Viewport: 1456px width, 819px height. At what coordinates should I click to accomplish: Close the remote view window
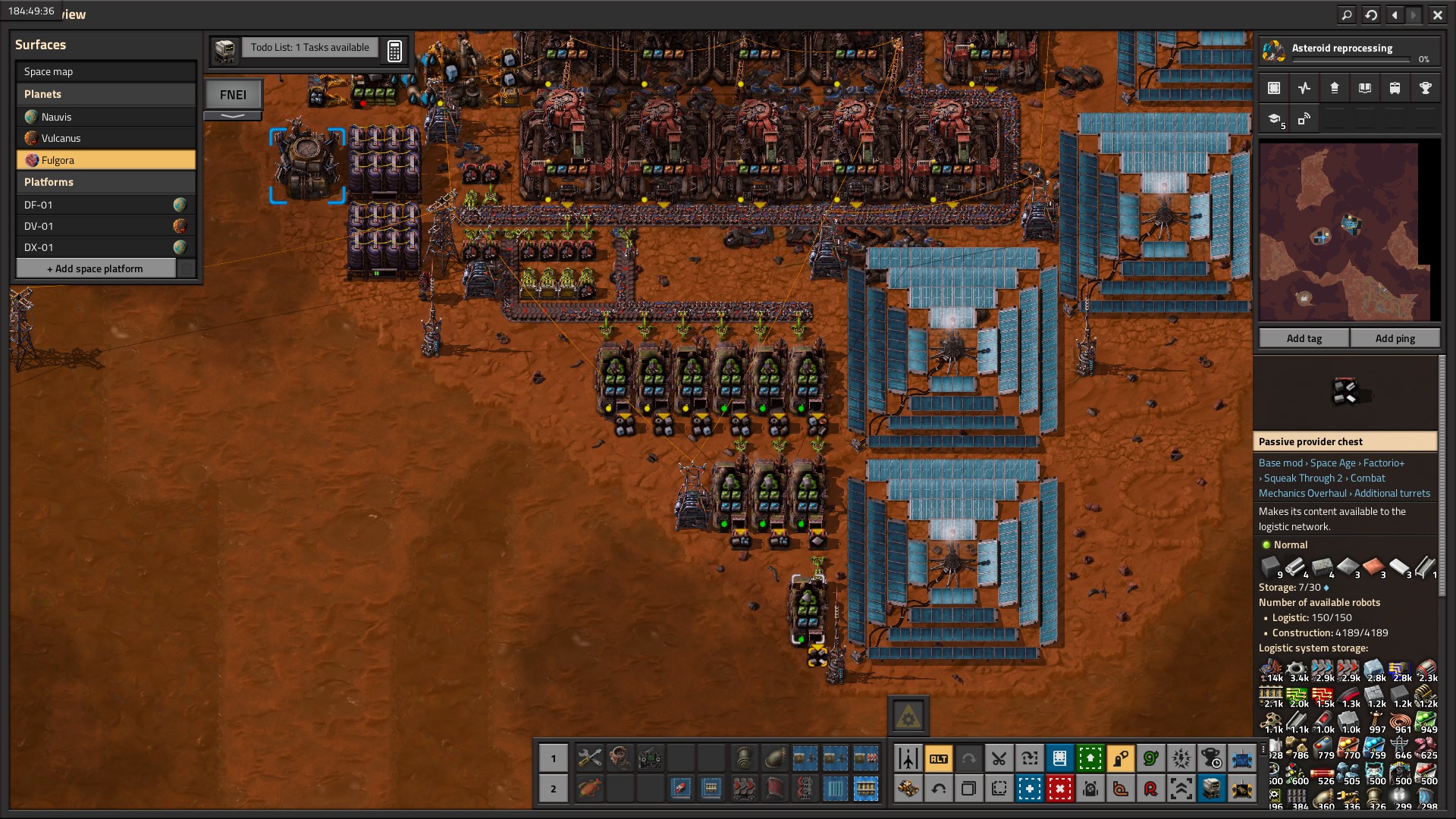coord(1437,14)
